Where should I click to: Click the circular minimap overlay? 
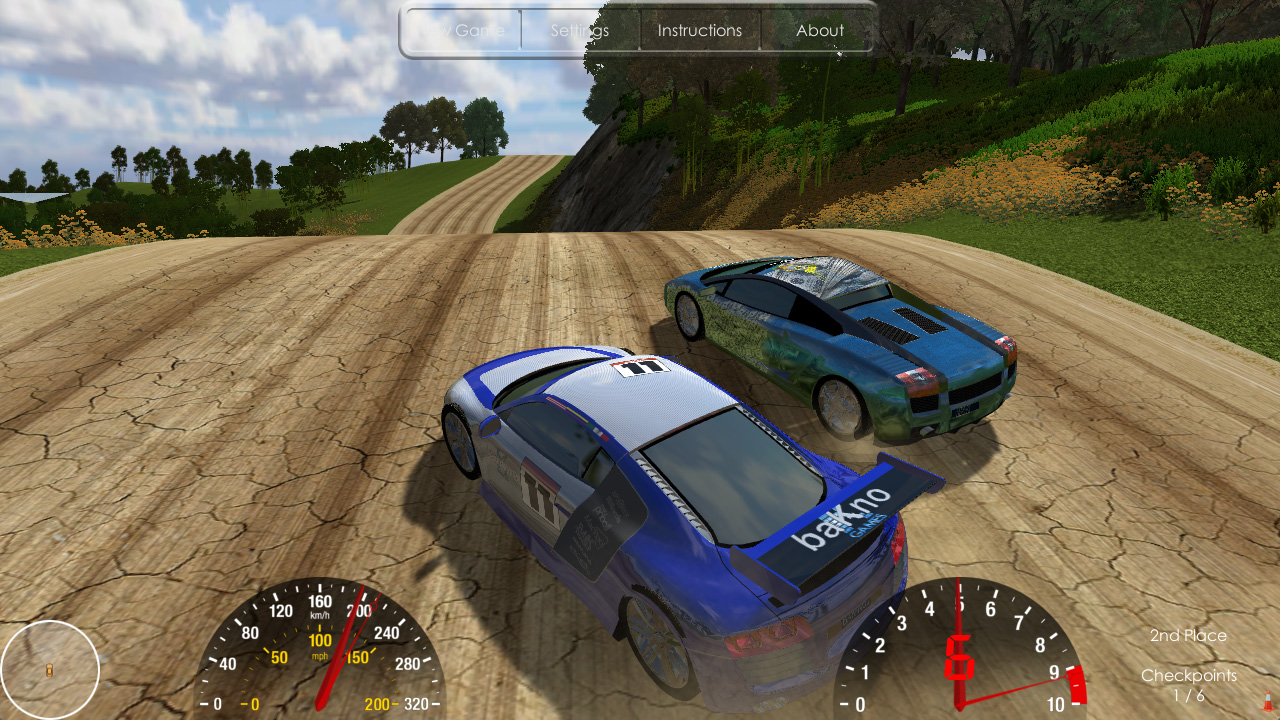[52, 668]
